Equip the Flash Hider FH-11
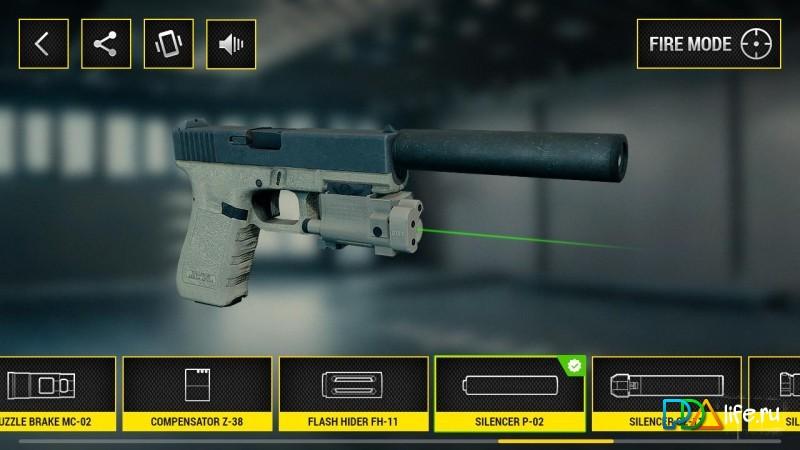Image resolution: width=800 pixels, height=450 pixels. (353, 394)
